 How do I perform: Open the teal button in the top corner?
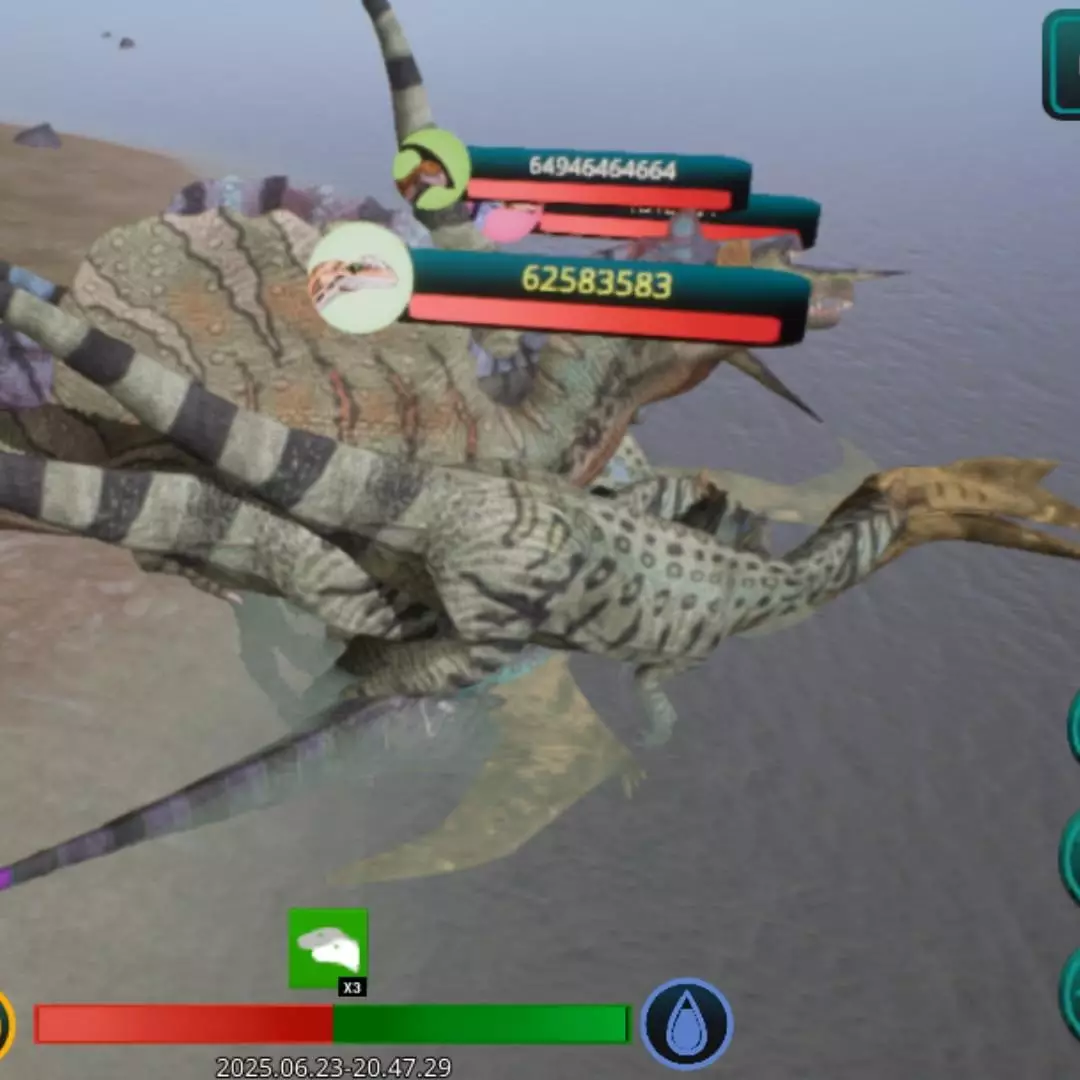pos(1062,64)
